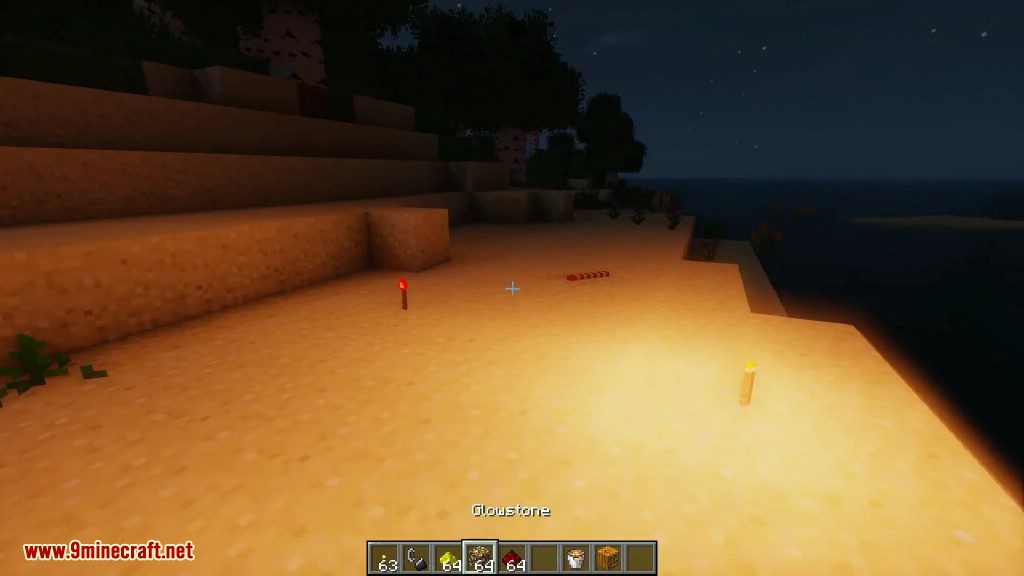Select the Glowstone block slot

(x=481, y=558)
